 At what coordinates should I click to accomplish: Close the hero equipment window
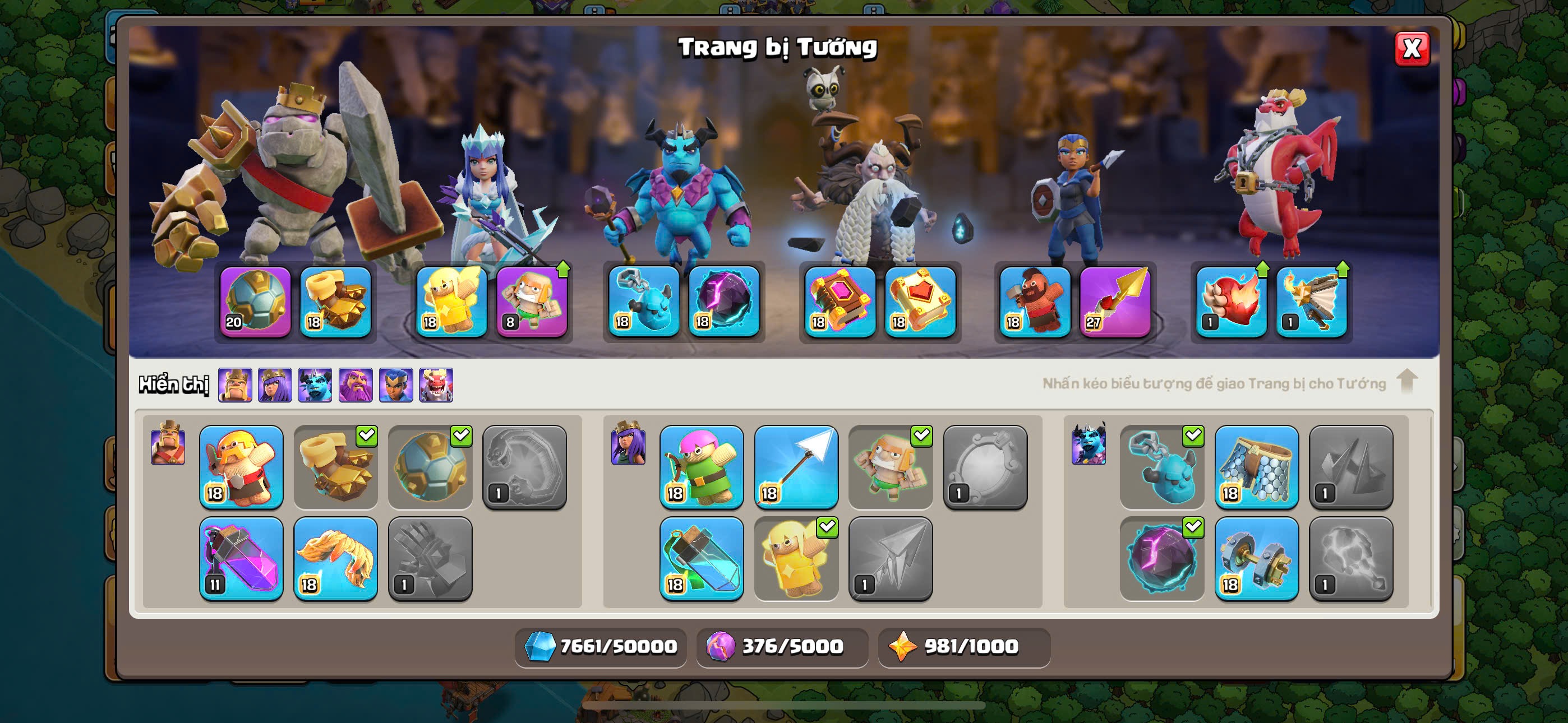click(1411, 49)
